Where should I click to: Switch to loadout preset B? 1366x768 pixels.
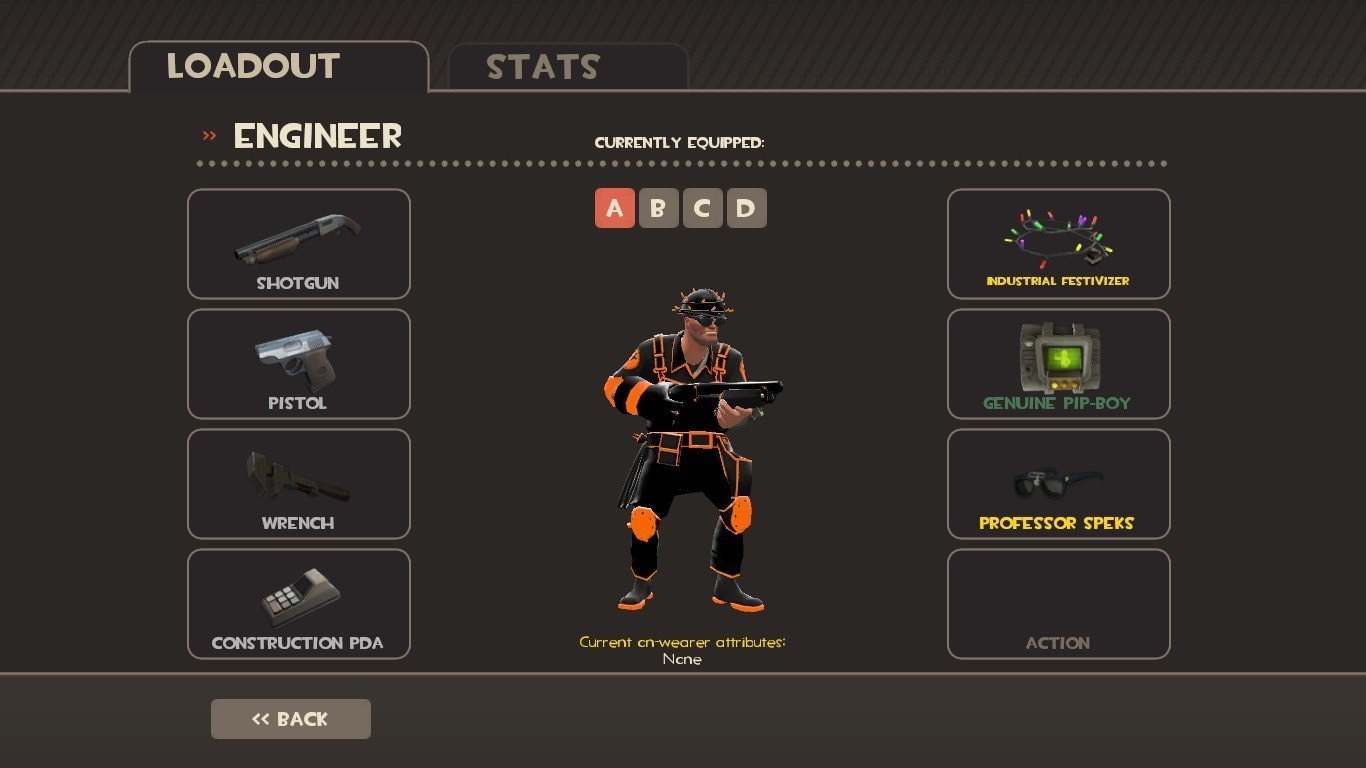click(x=658, y=208)
